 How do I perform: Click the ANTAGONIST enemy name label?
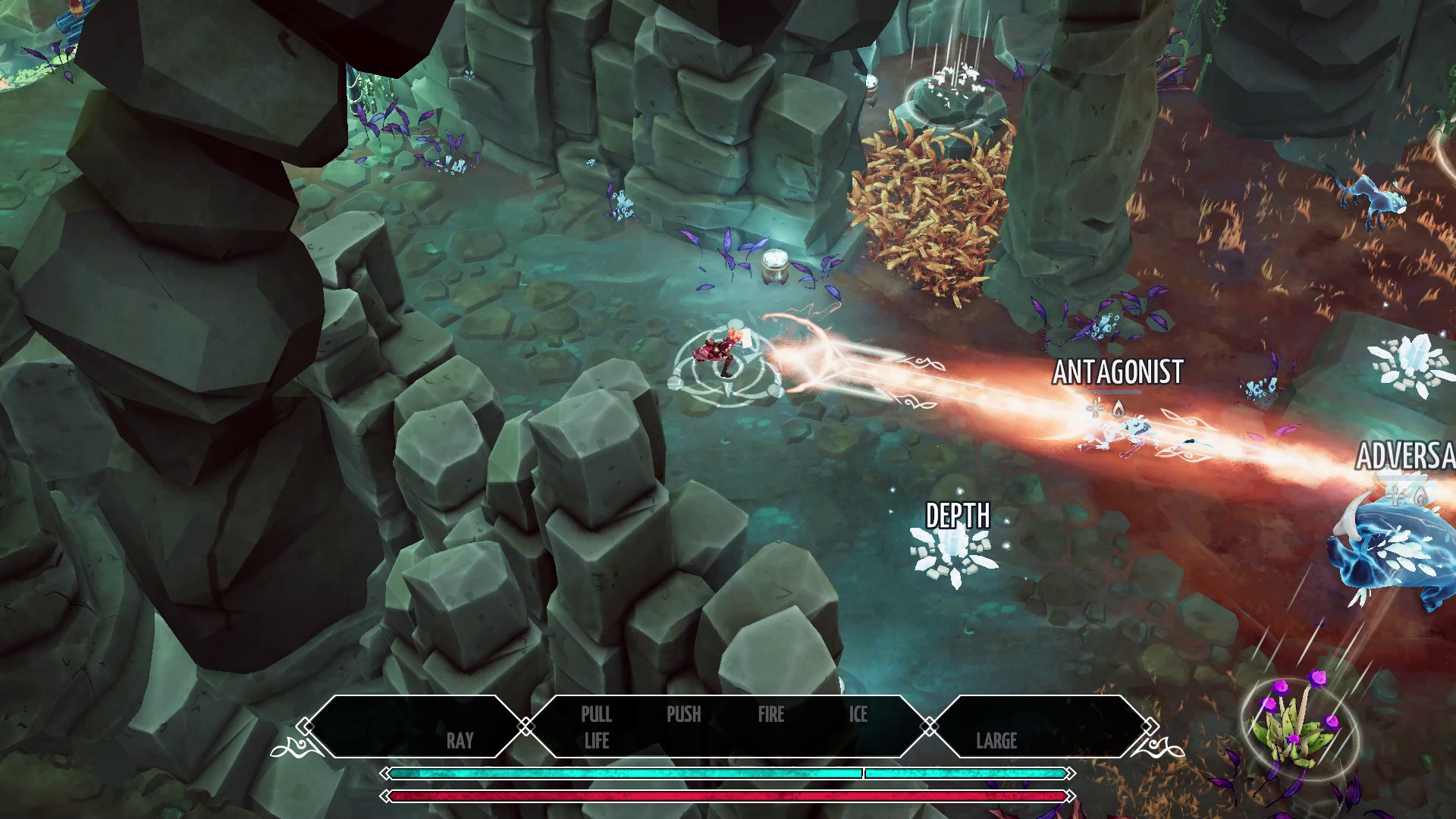pyautogui.click(x=1119, y=372)
